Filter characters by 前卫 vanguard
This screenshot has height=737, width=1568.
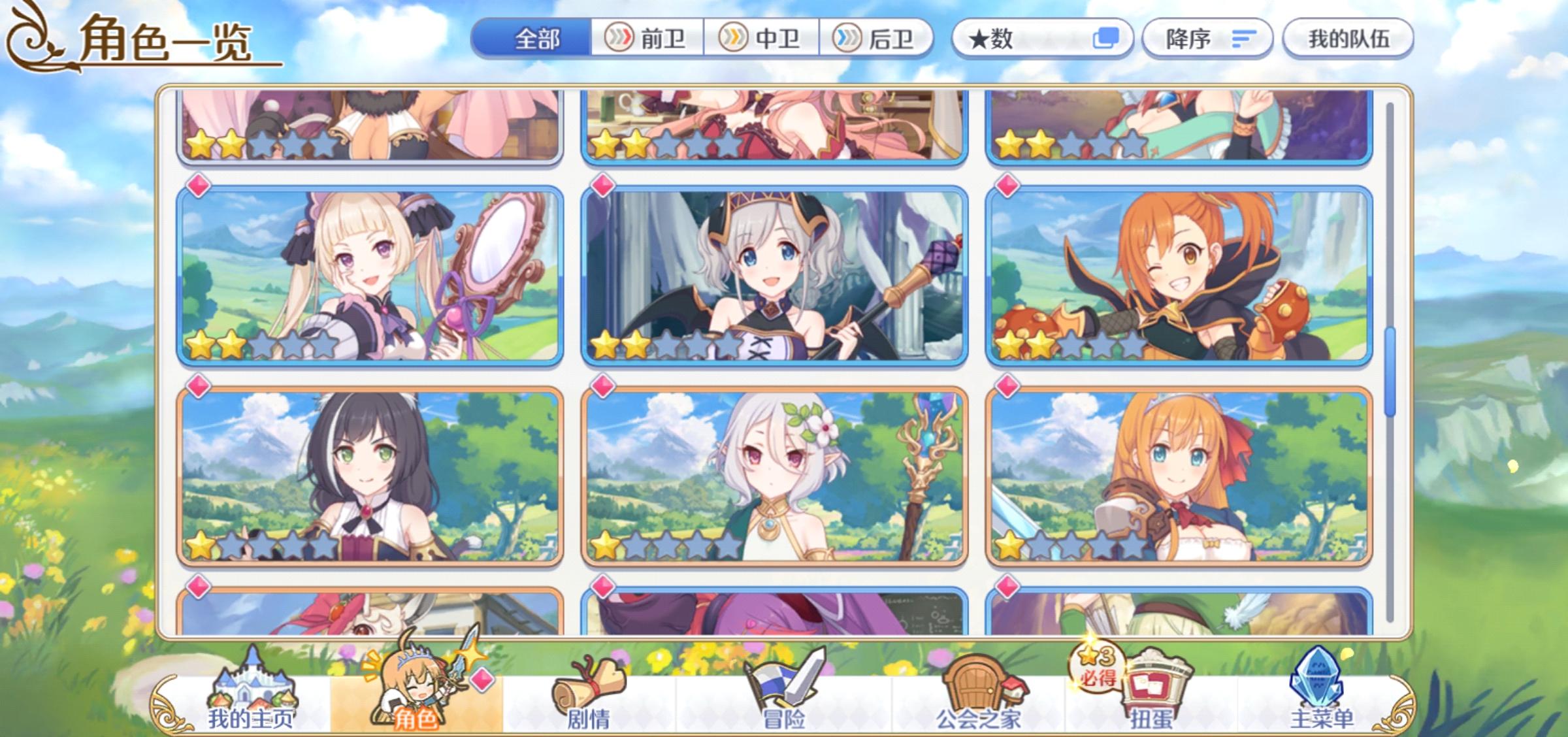[647, 37]
